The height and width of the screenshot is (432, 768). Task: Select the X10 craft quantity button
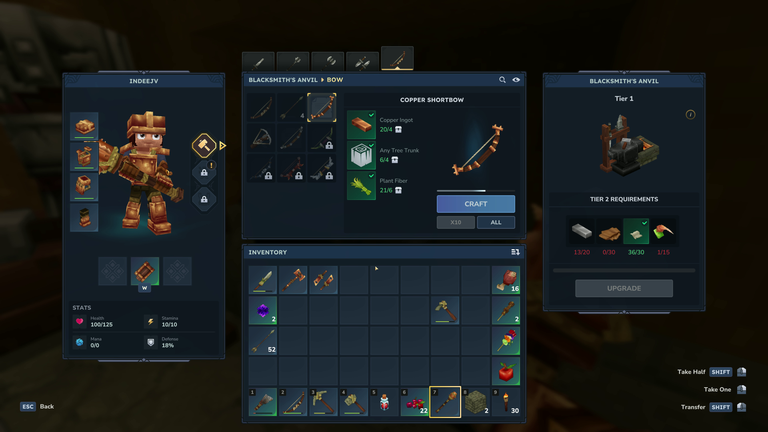point(455,222)
